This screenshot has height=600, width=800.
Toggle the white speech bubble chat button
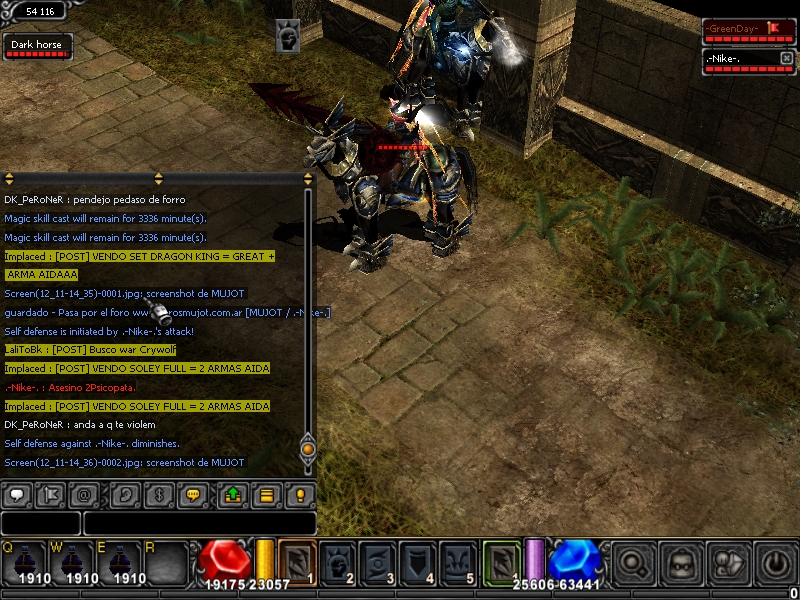pos(17,495)
